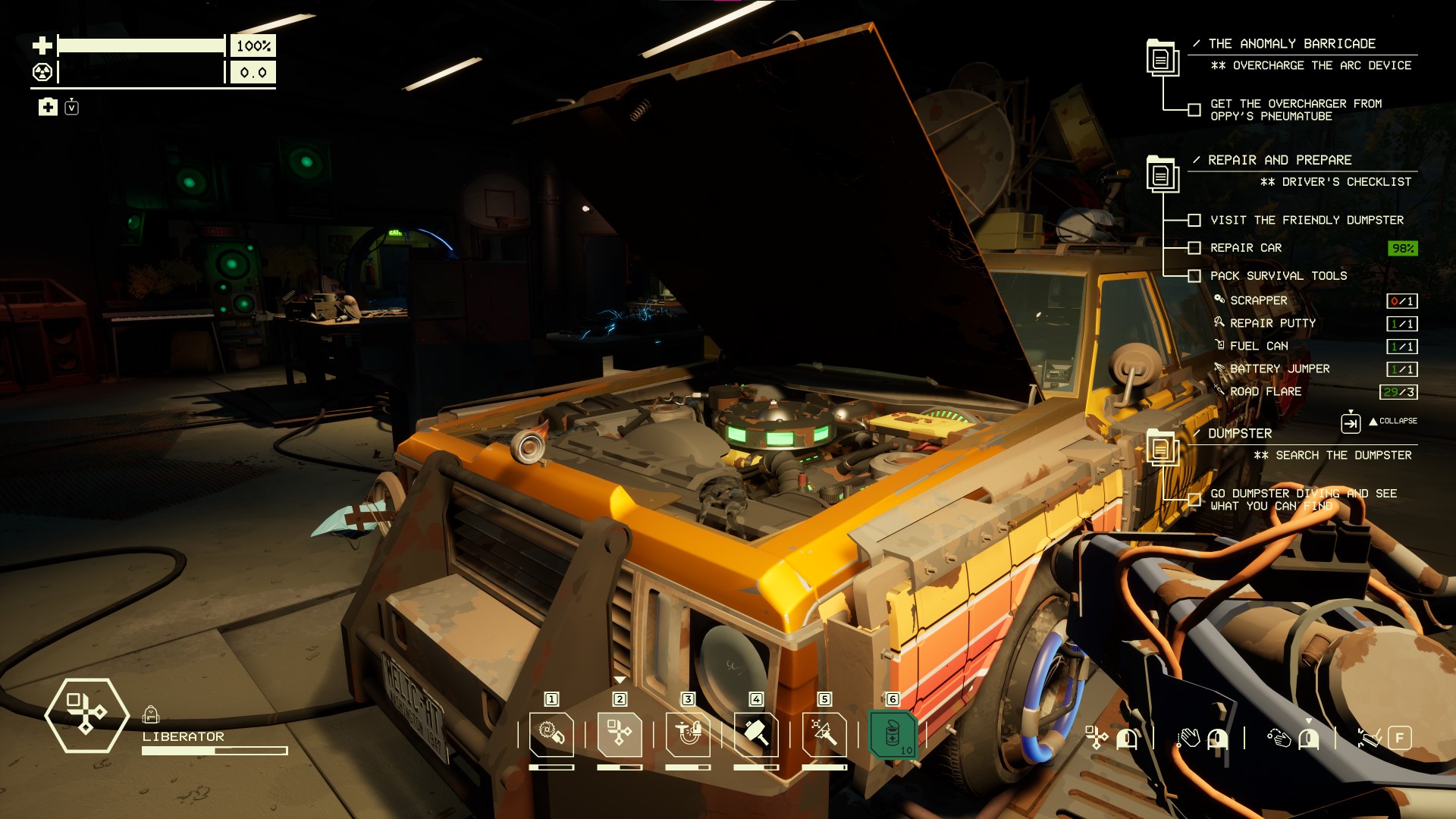
Task: Select the fifth hotbar slot tool
Action: (824, 734)
